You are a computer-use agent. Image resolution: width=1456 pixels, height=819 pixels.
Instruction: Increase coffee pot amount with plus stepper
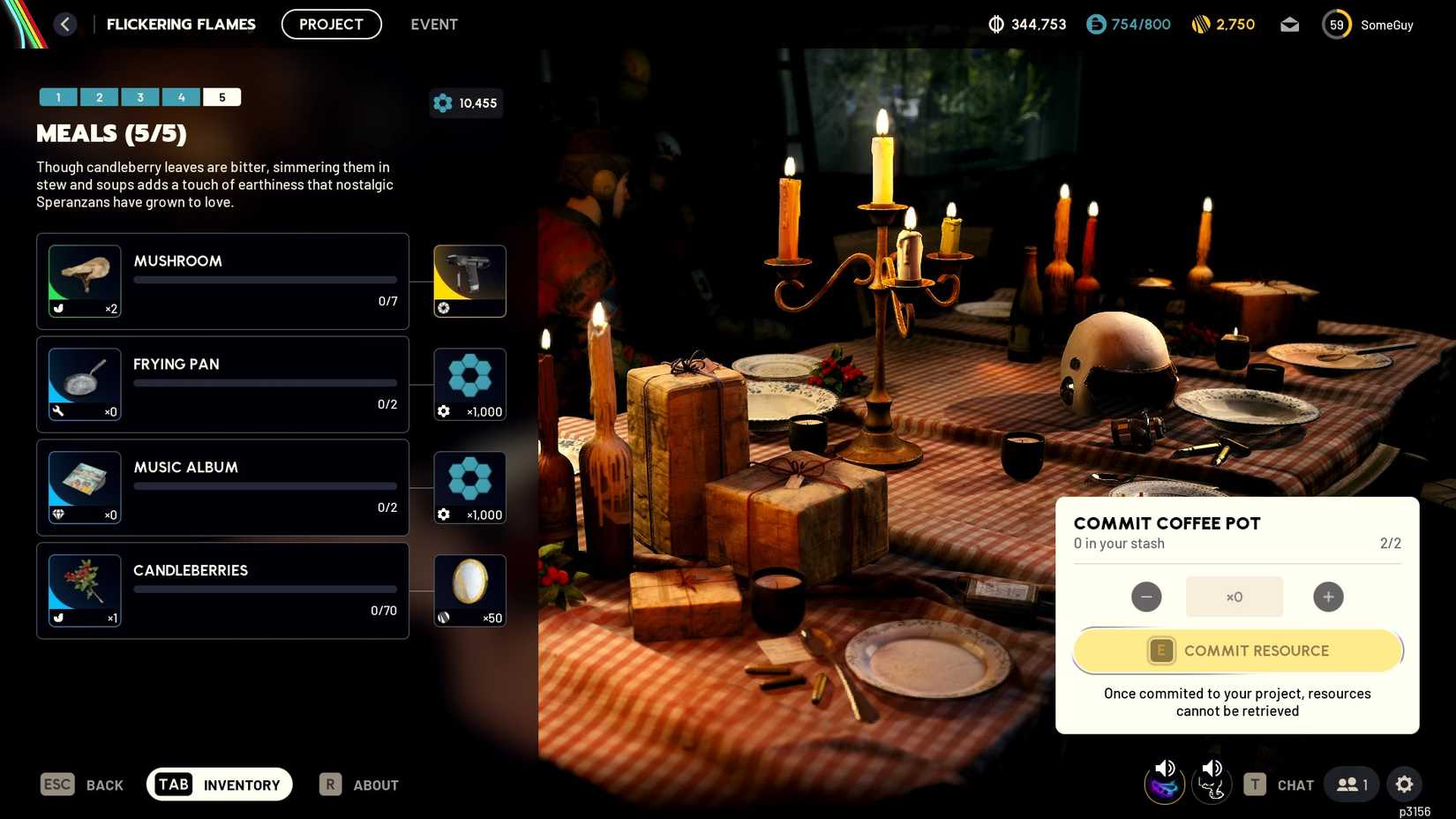click(x=1328, y=597)
